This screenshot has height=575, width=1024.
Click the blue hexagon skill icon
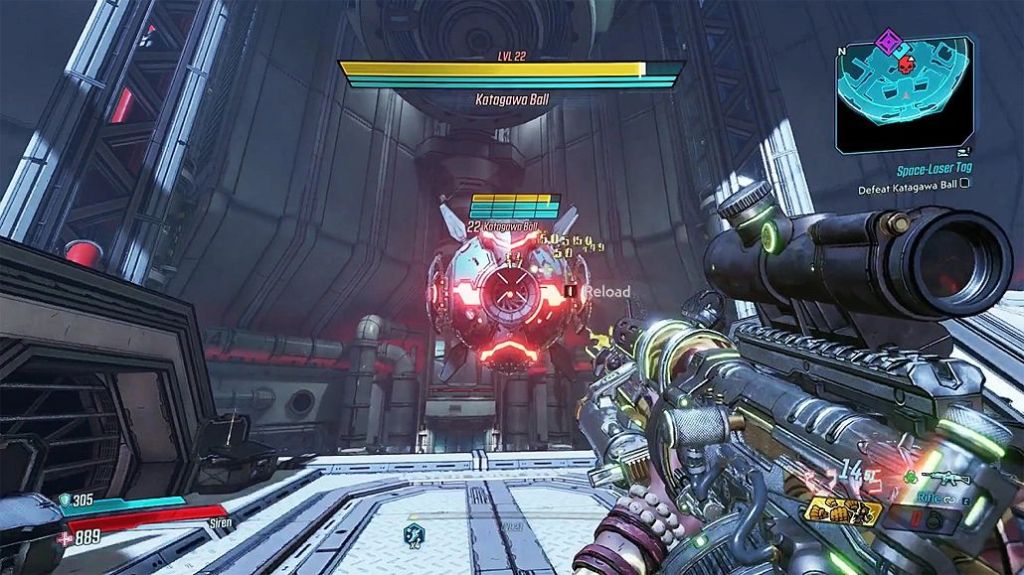click(414, 535)
